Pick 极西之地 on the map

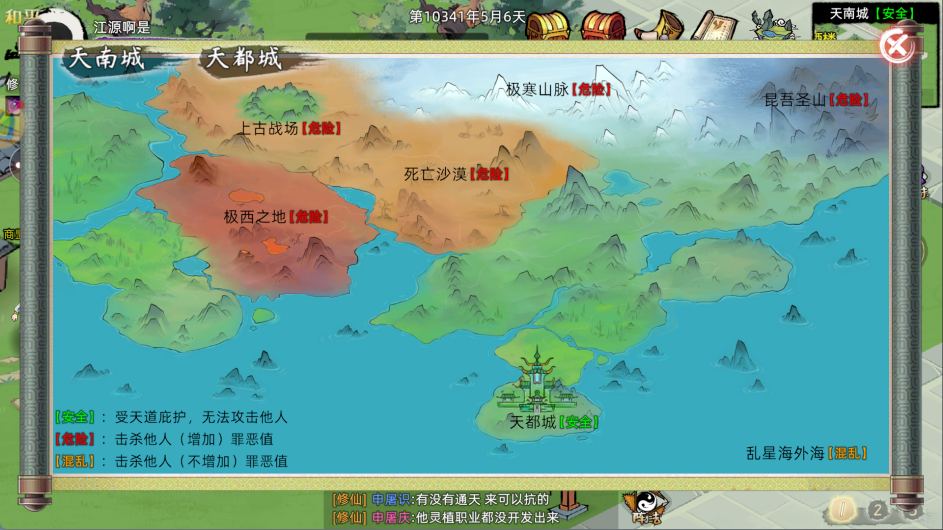coord(275,216)
